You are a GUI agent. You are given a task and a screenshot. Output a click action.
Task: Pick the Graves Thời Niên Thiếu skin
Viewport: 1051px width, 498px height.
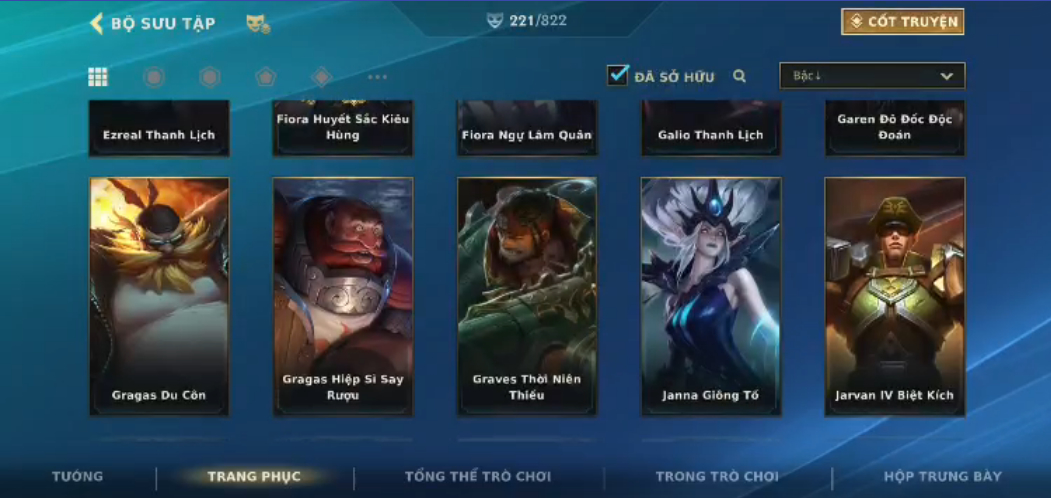527,296
